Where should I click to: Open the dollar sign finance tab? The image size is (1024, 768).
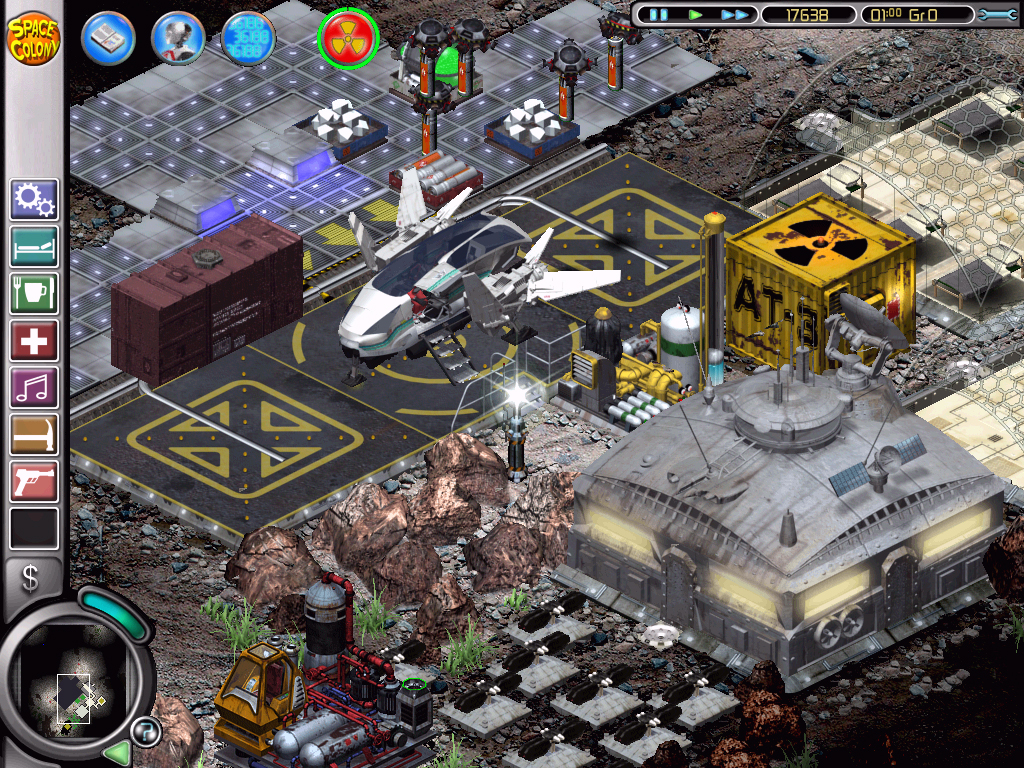31,580
